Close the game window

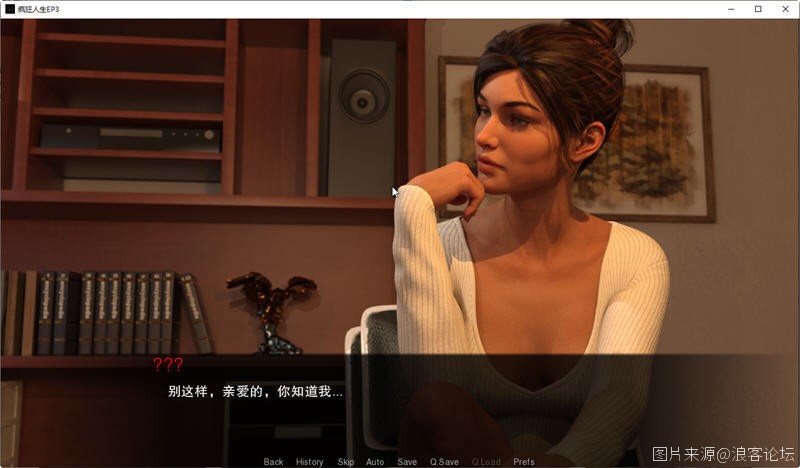pyautogui.click(x=785, y=9)
